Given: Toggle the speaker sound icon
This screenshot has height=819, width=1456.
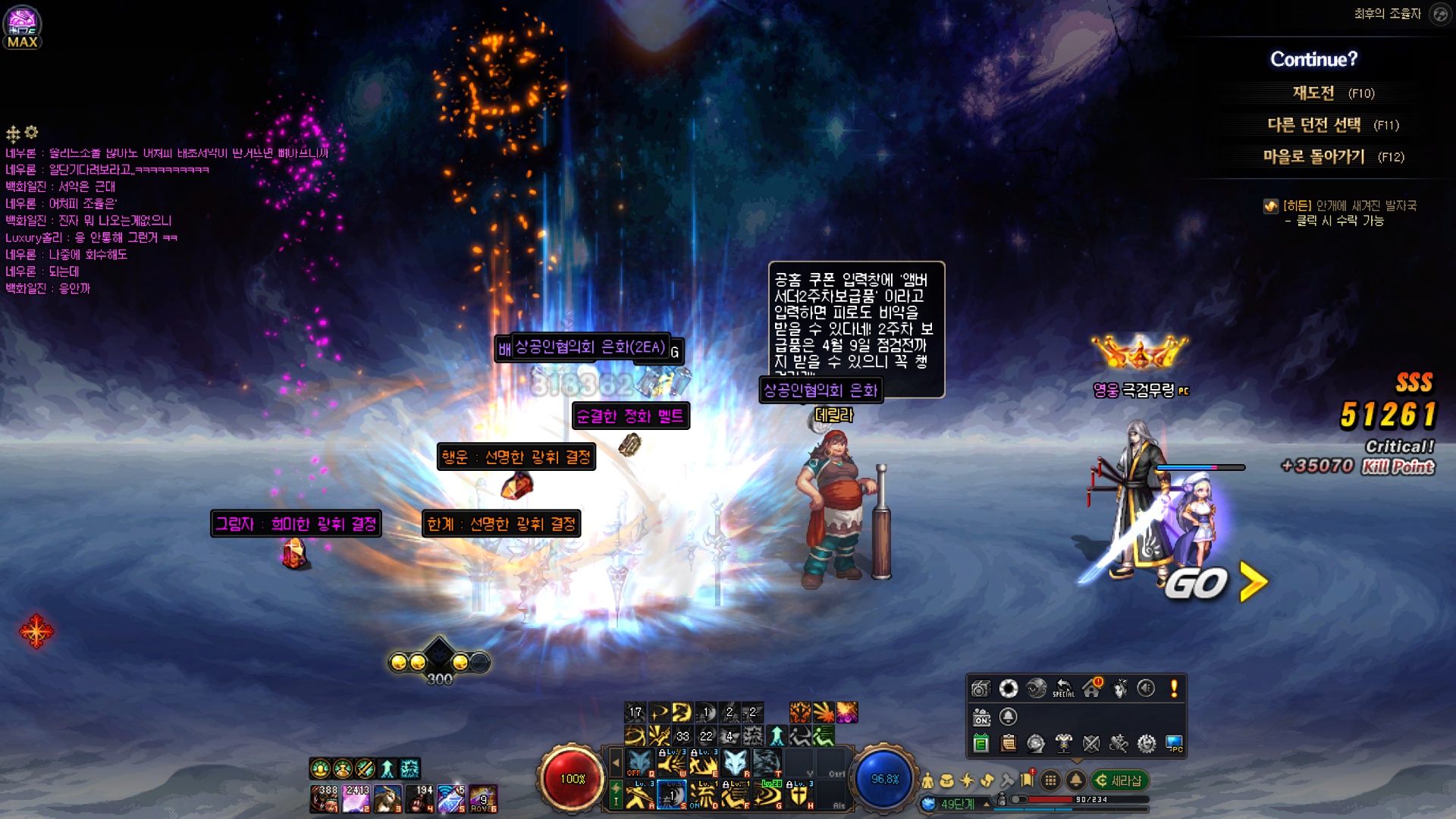Looking at the screenshot, I should coord(1146,688).
